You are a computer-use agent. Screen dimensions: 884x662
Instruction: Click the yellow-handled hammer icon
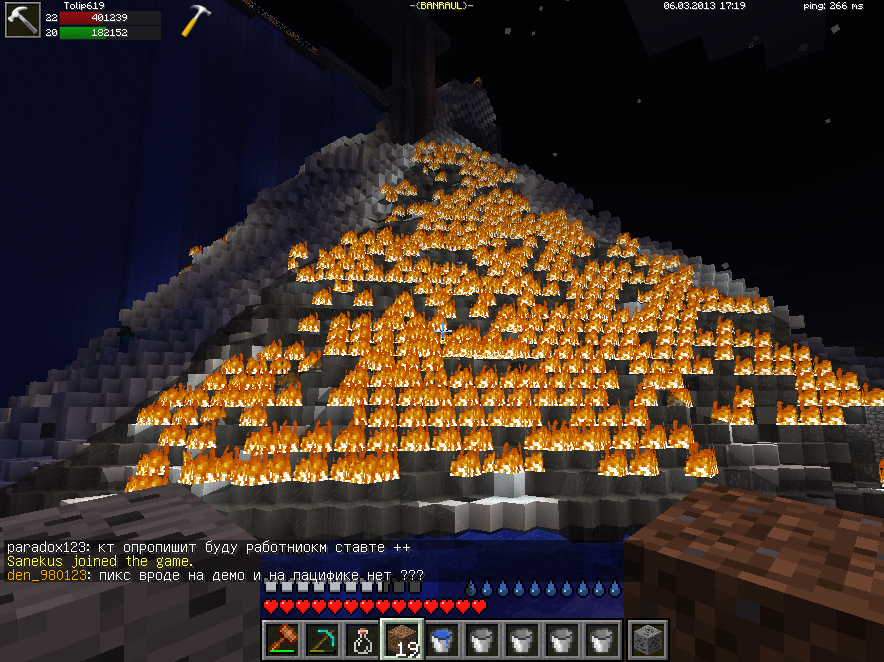point(196,20)
